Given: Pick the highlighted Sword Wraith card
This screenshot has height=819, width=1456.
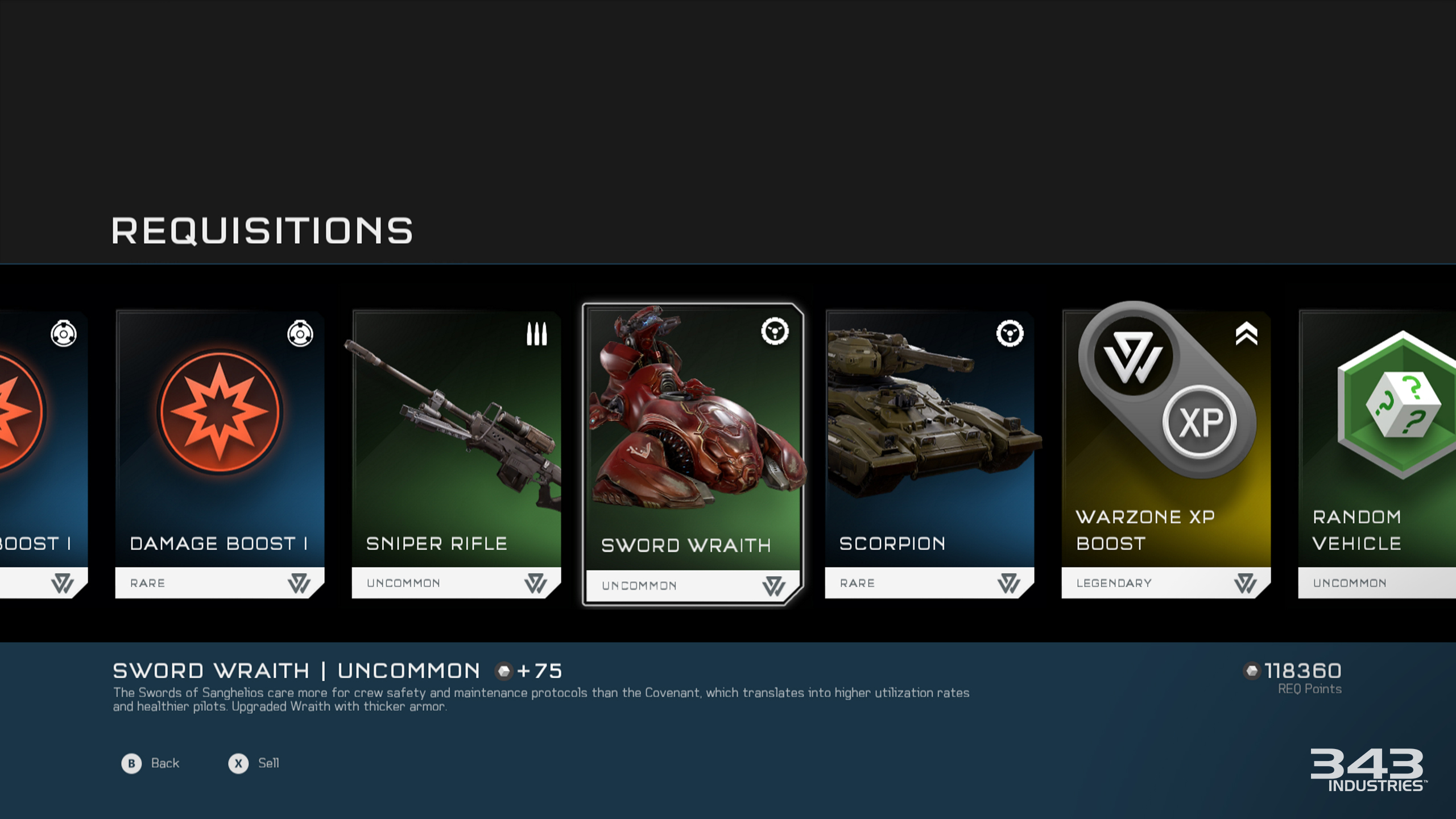Looking at the screenshot, I should pyautogui.click(x=693, y=454).
